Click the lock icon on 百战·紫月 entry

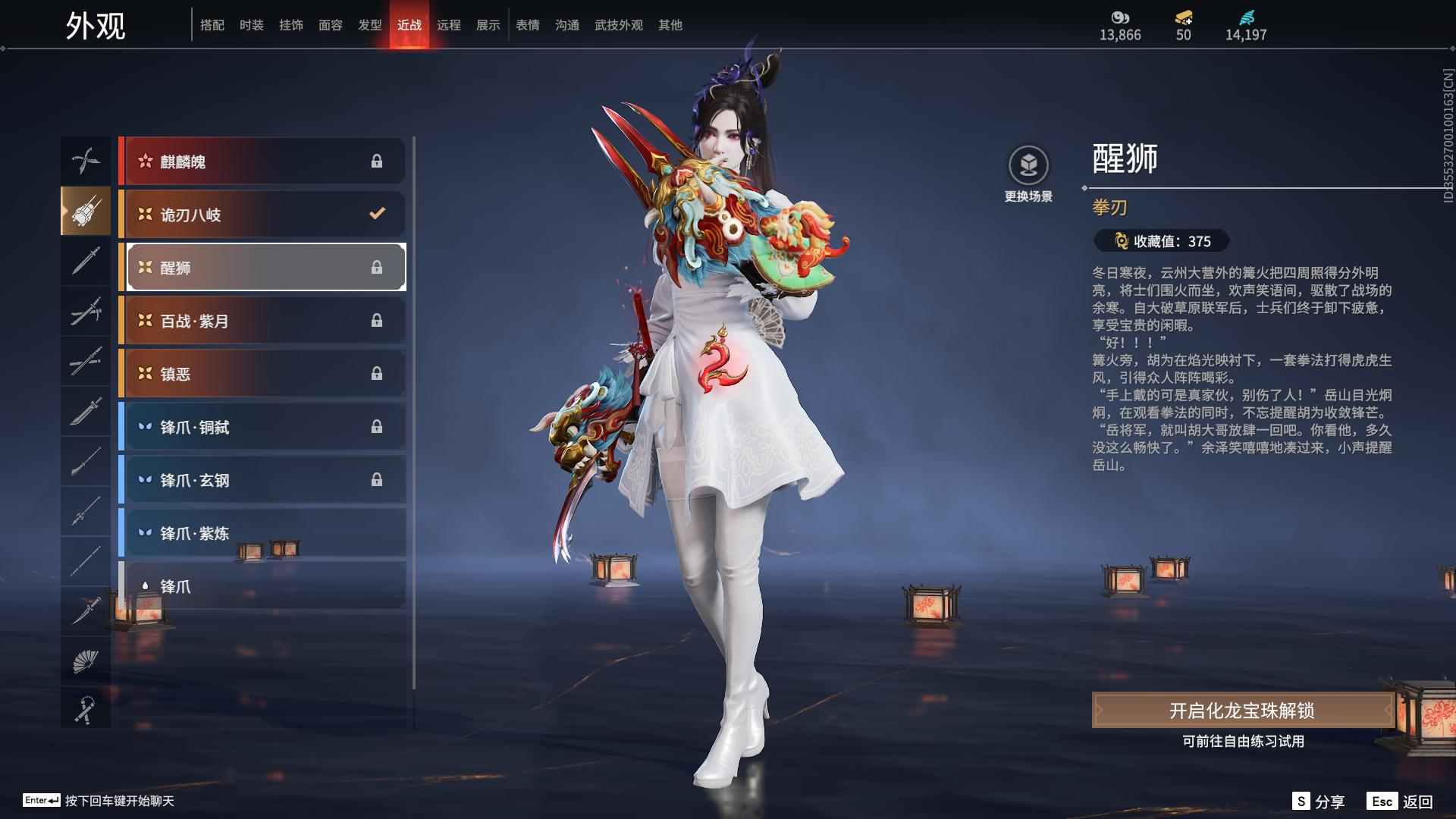377,320
